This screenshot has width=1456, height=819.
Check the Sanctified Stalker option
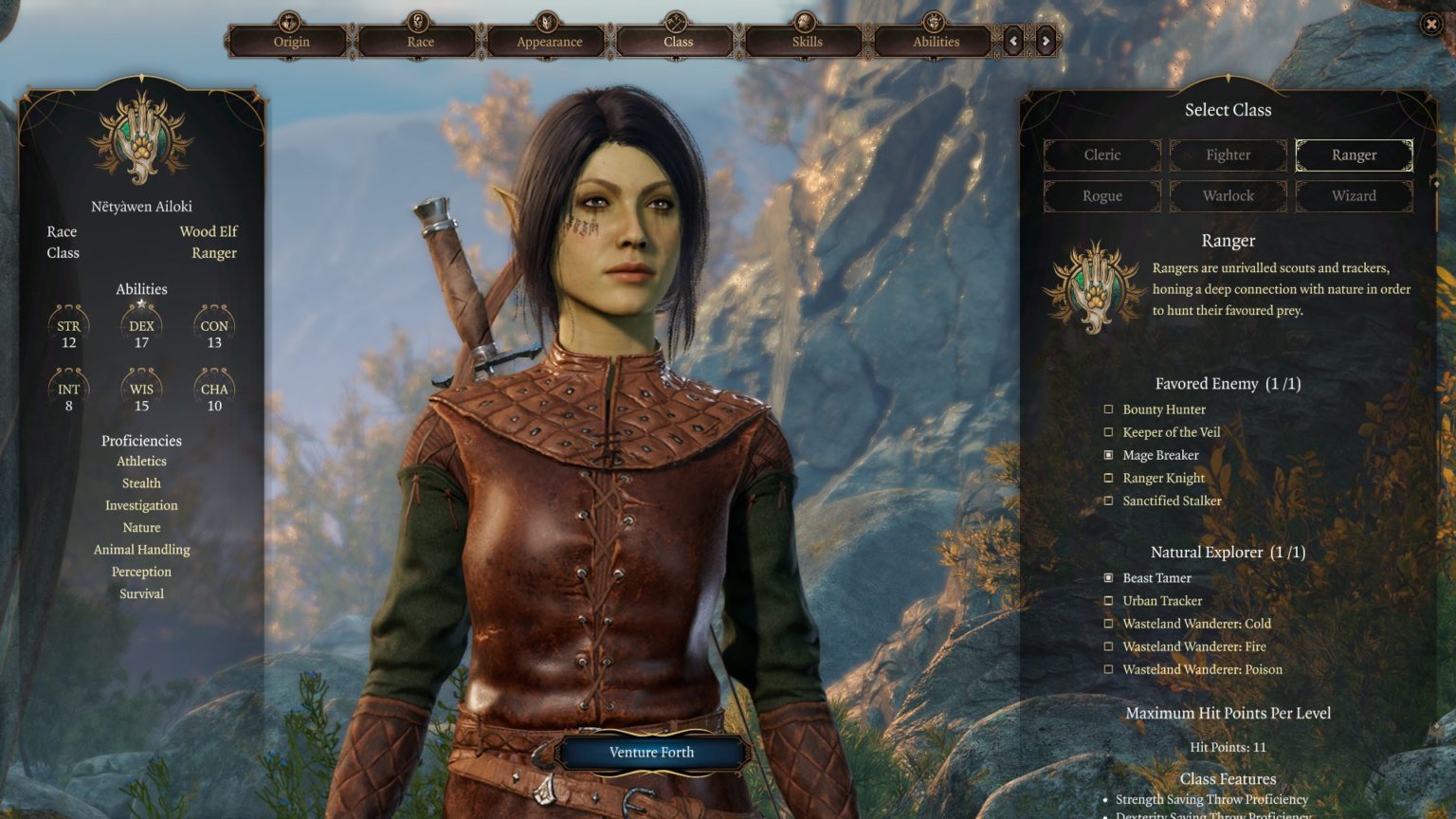1108,500
